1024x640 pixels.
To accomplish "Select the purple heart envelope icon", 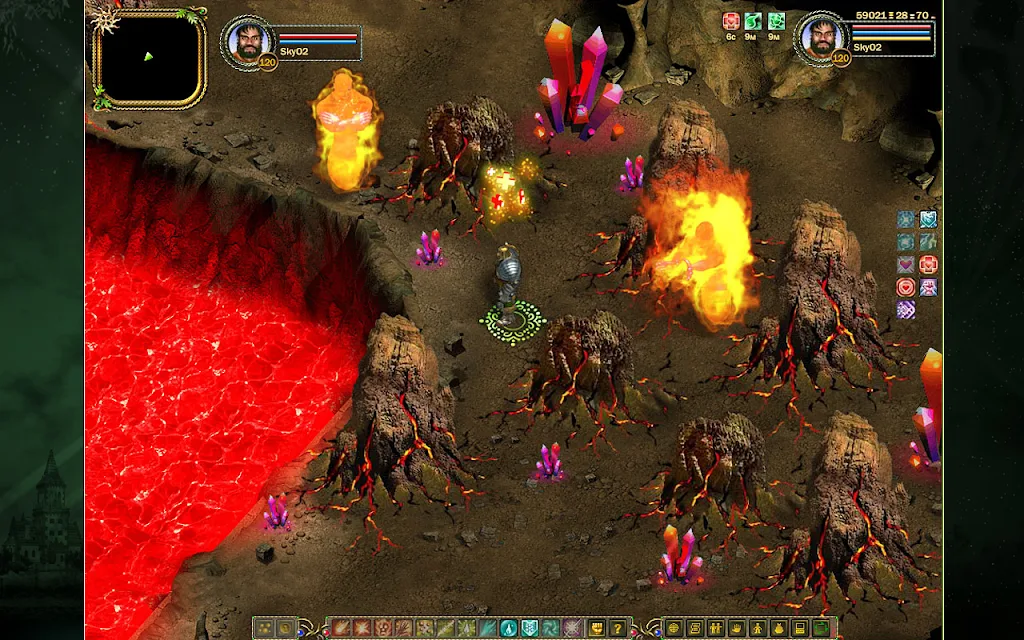I will point(906,264).
